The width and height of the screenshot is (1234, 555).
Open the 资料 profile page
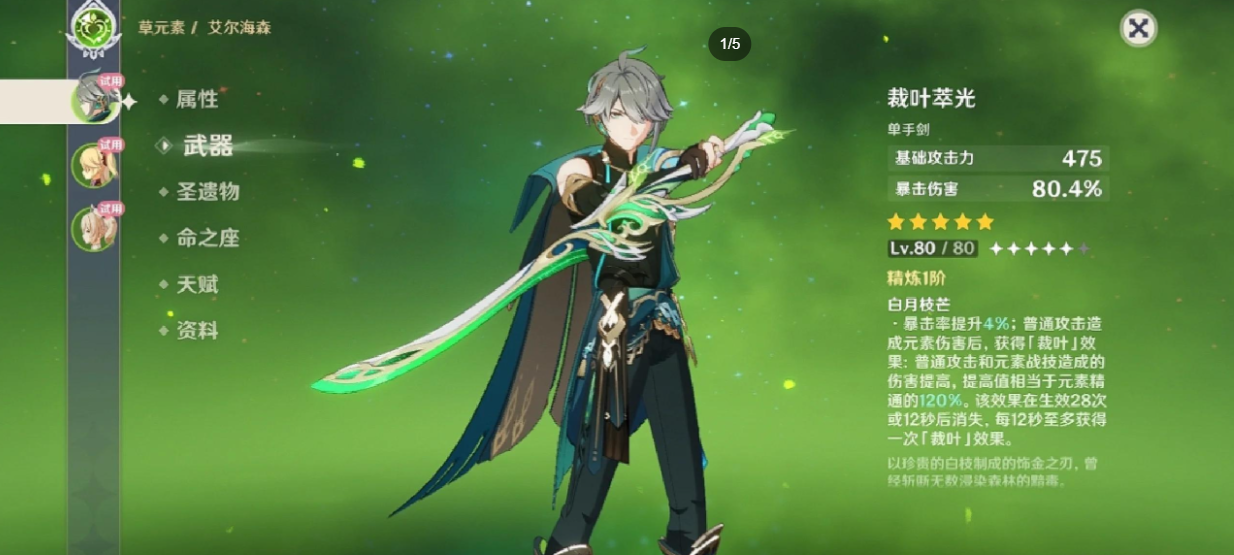196,331
